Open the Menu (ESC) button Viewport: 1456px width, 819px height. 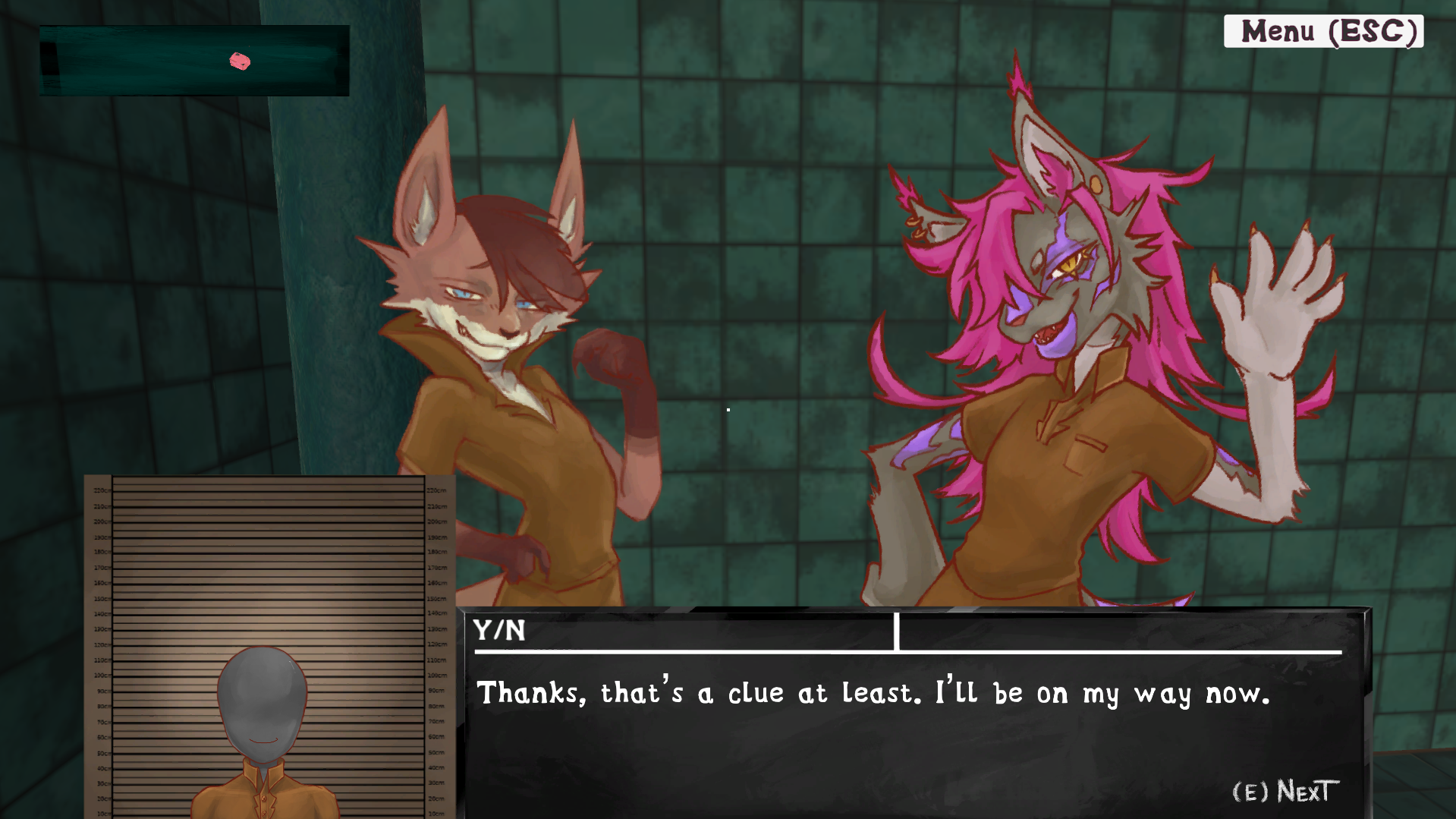(x=1323, y=32)
